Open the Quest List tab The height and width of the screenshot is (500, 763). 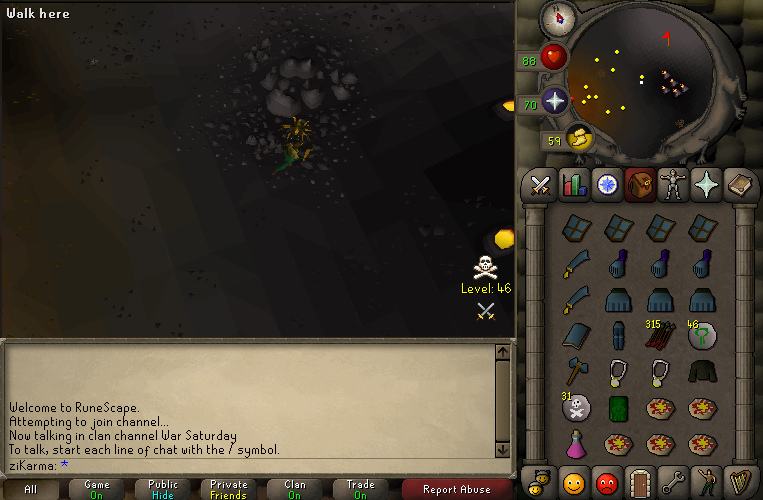coord(607,185)
